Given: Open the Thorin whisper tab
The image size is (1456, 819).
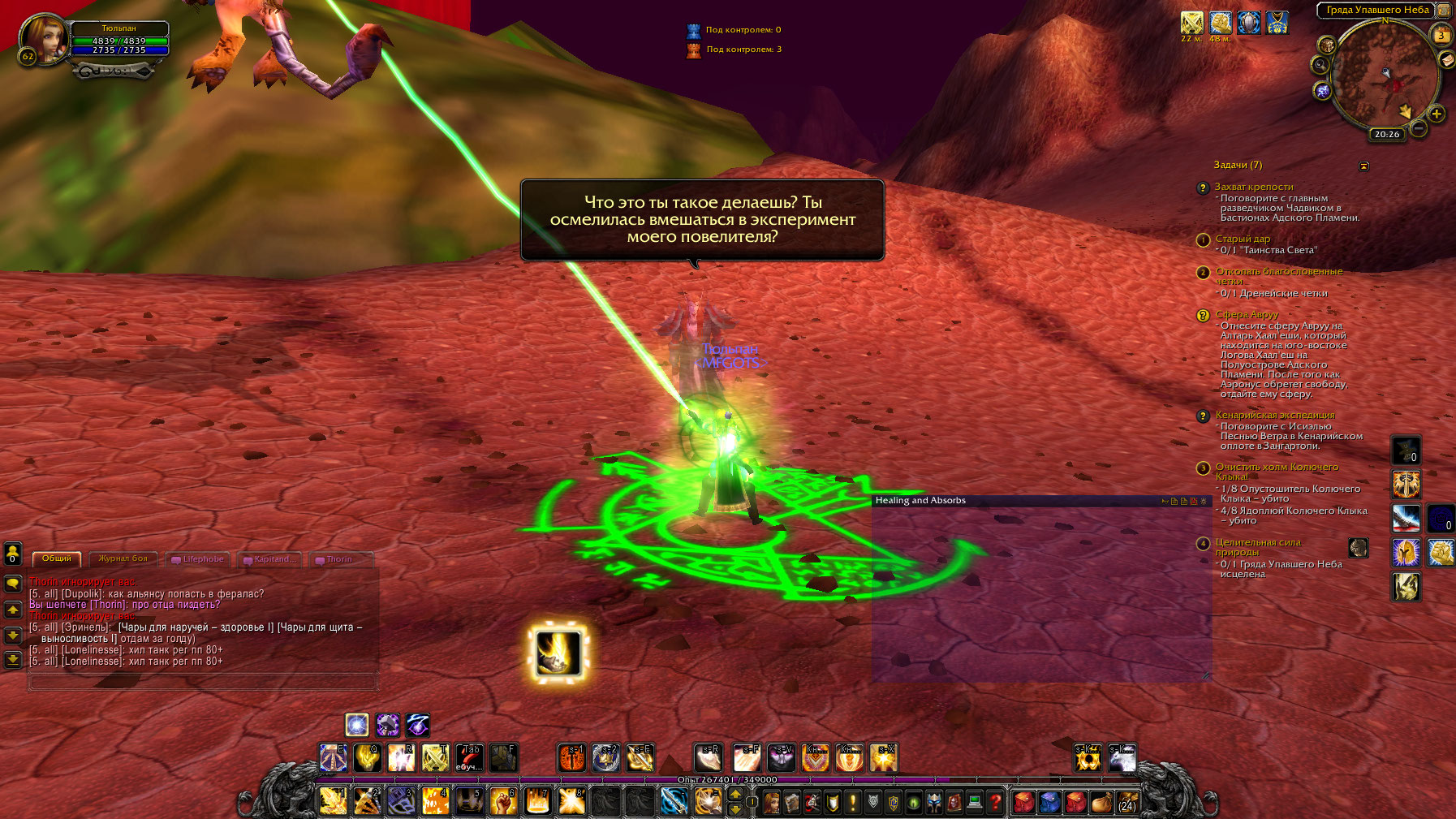Looking at the screenshot, I should point(340,559).
